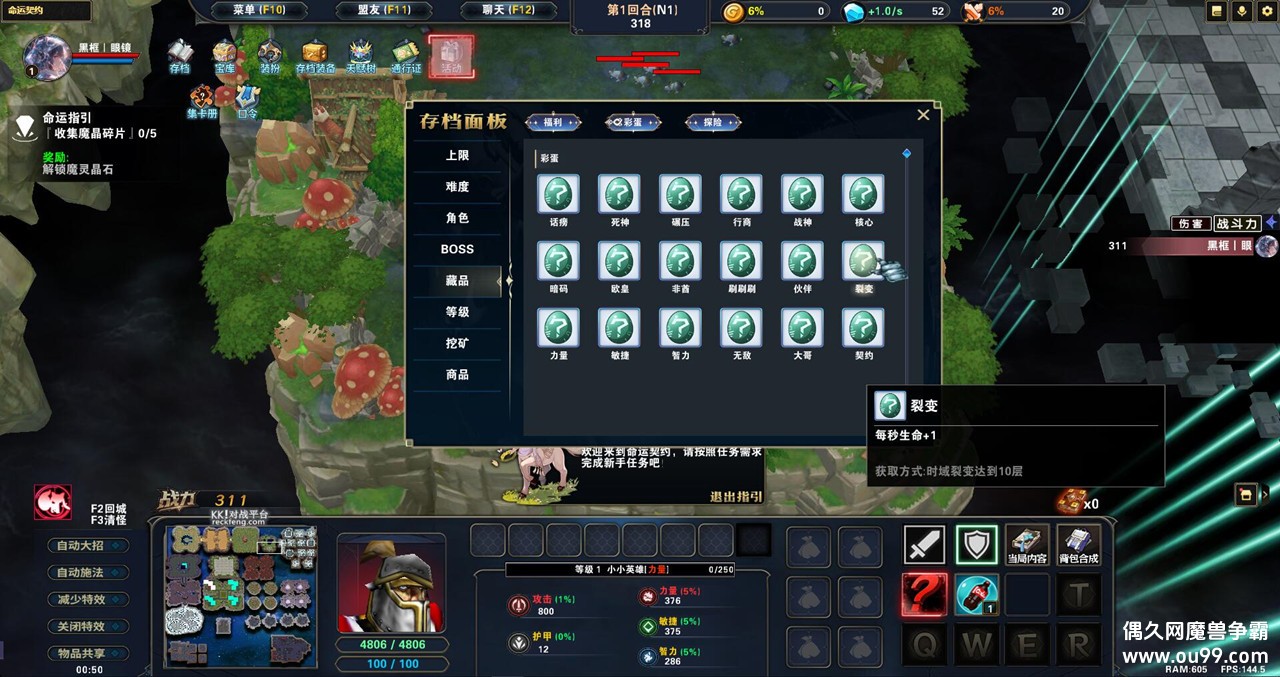Open the 背包合成 bag crafting button

tap(1078, 545)
